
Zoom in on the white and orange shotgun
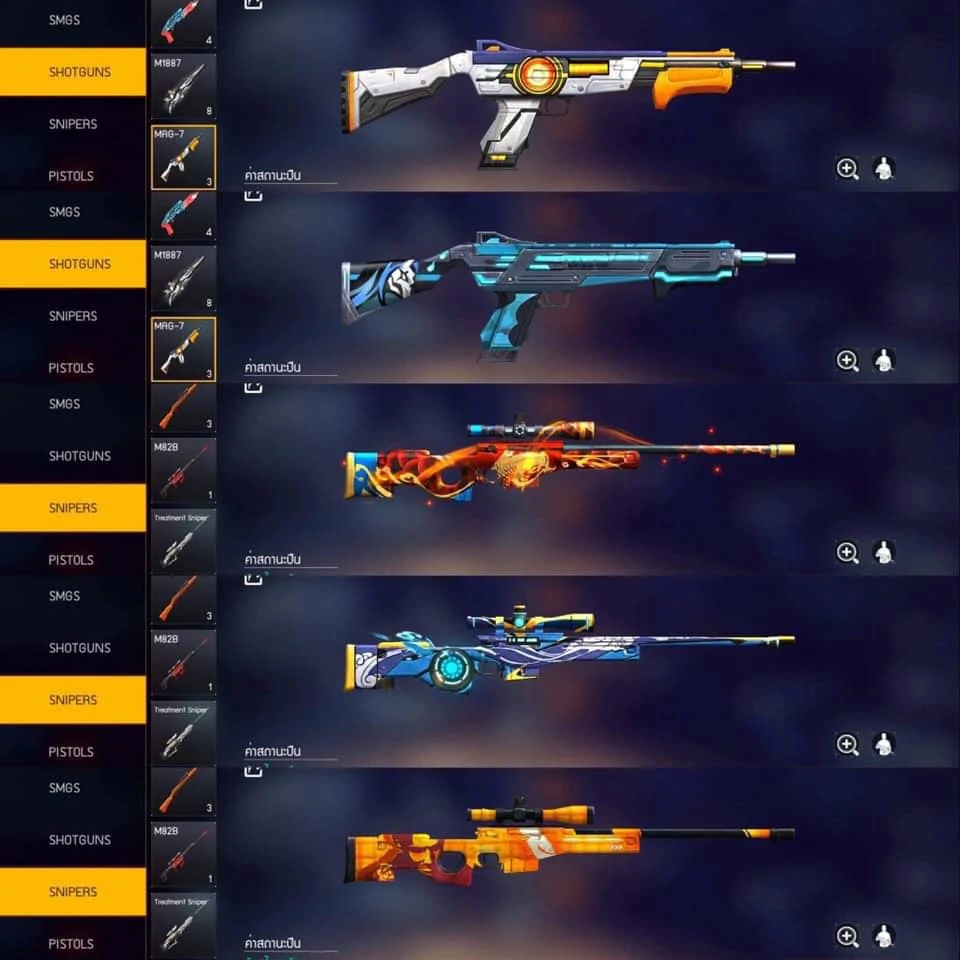(847, 169)
